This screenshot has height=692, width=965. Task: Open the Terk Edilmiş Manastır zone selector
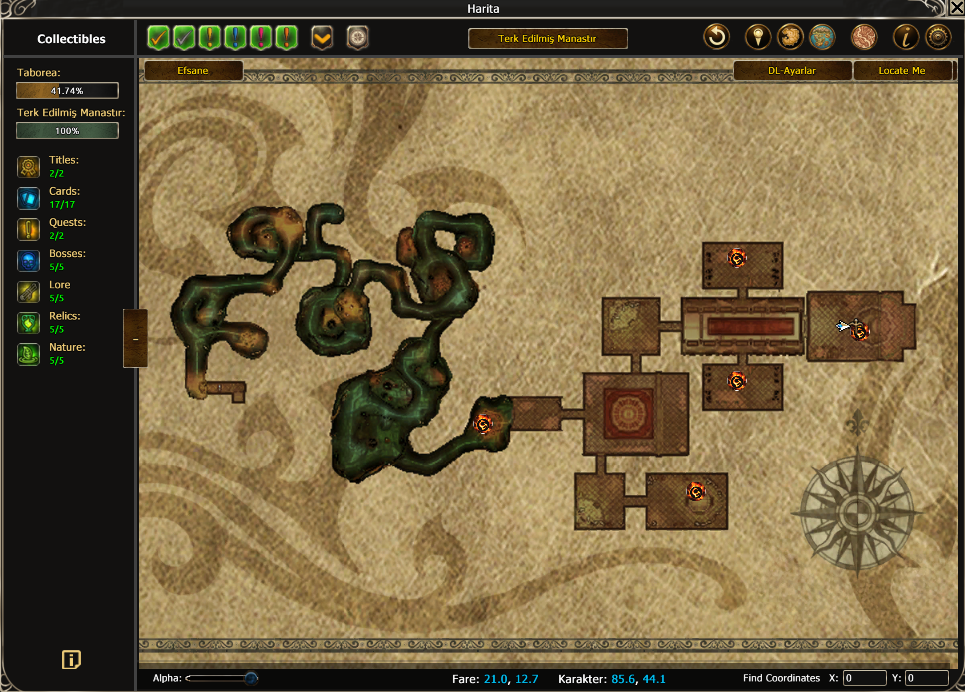point(547,39)
